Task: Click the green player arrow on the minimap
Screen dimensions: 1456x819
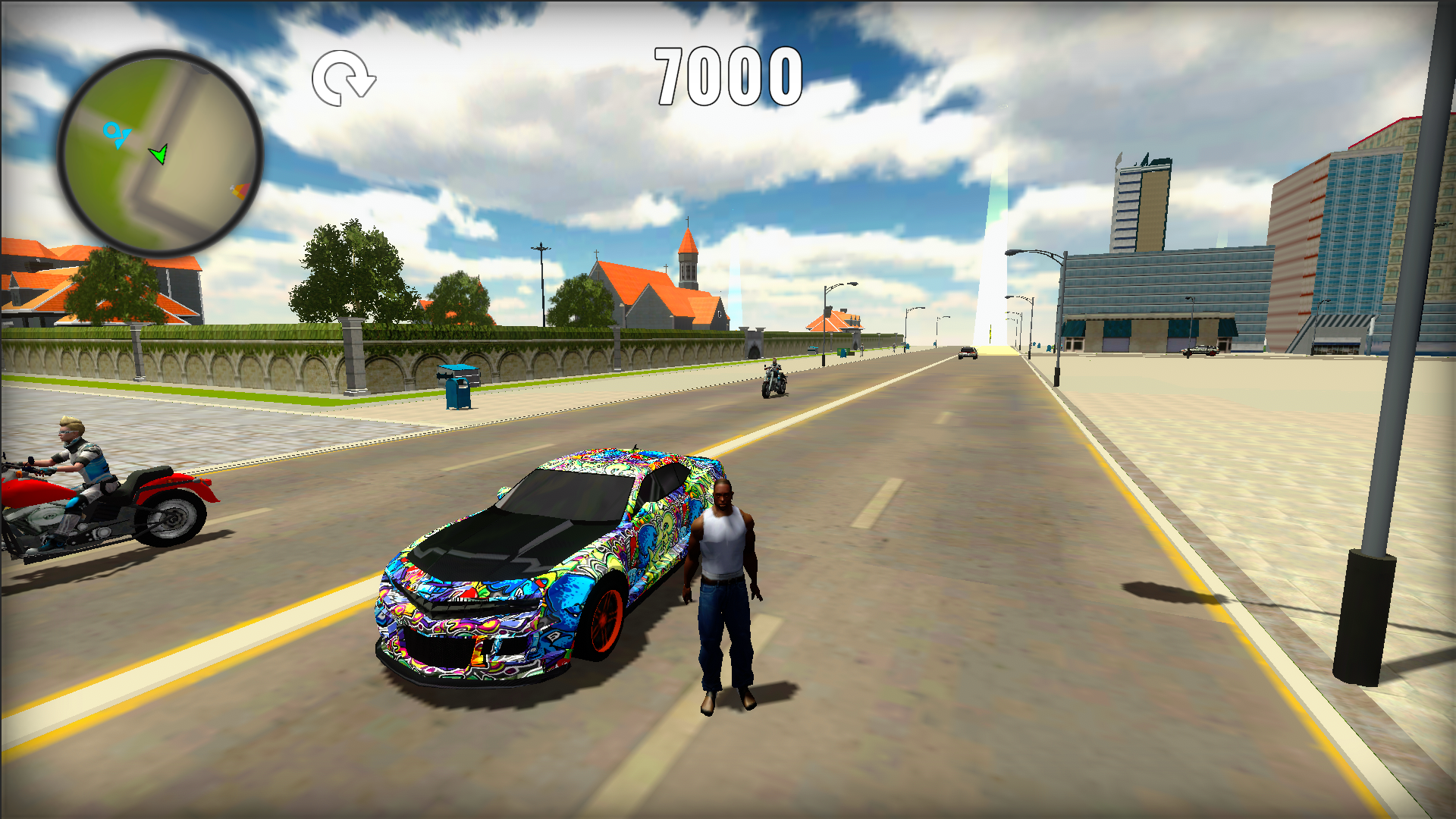Action: (x=159, y=154)
